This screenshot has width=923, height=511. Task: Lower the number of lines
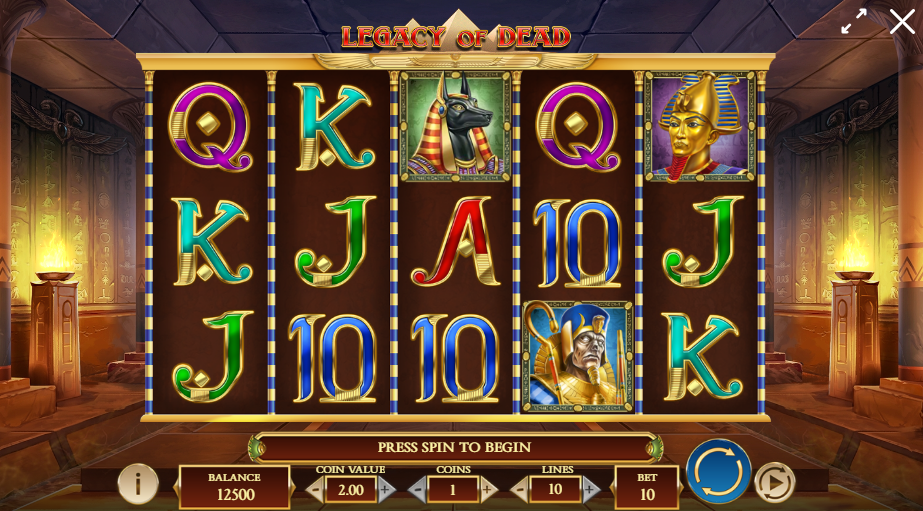[519, 490]
